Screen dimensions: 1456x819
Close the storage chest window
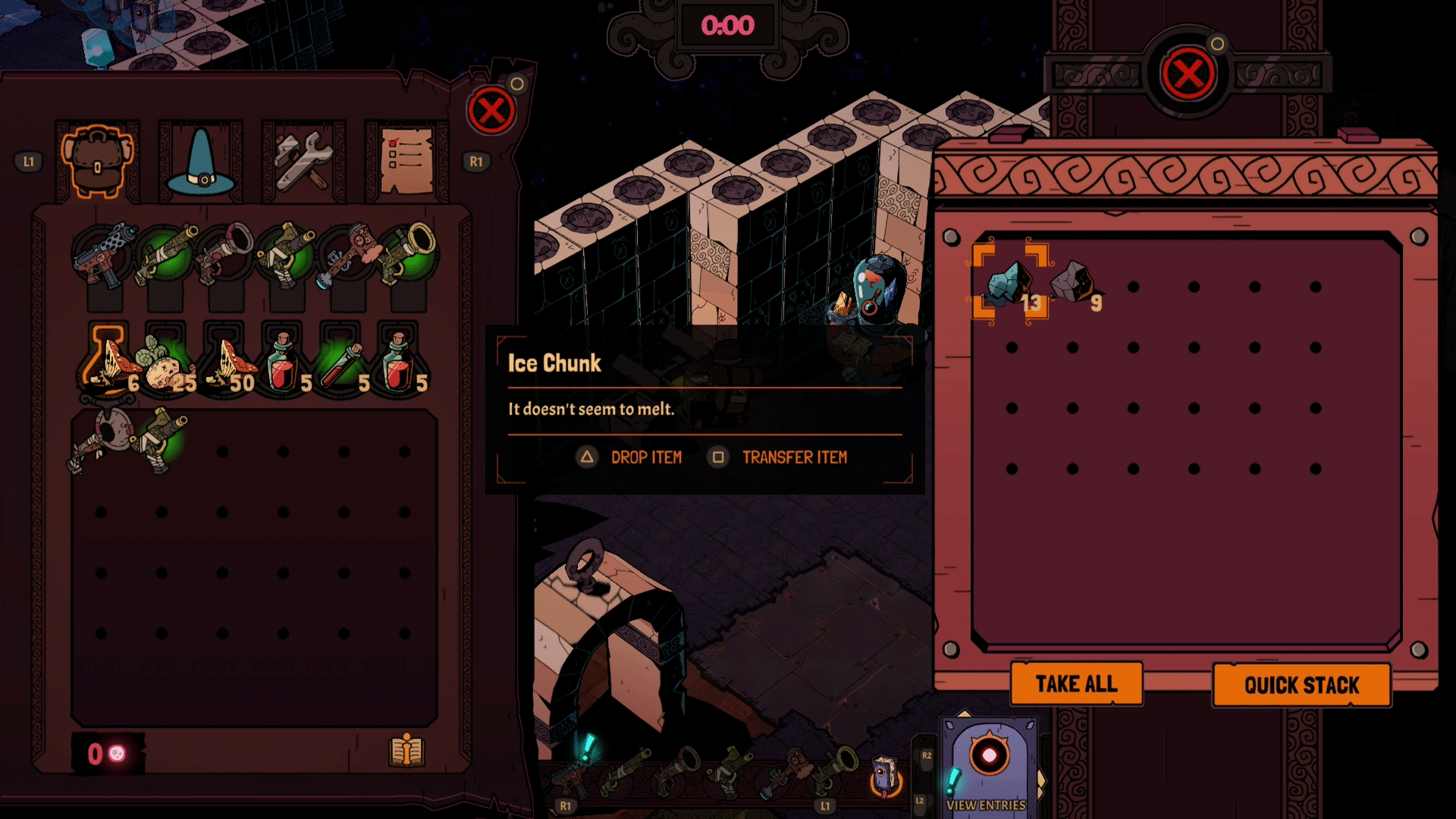click(x=1188, y=74)
